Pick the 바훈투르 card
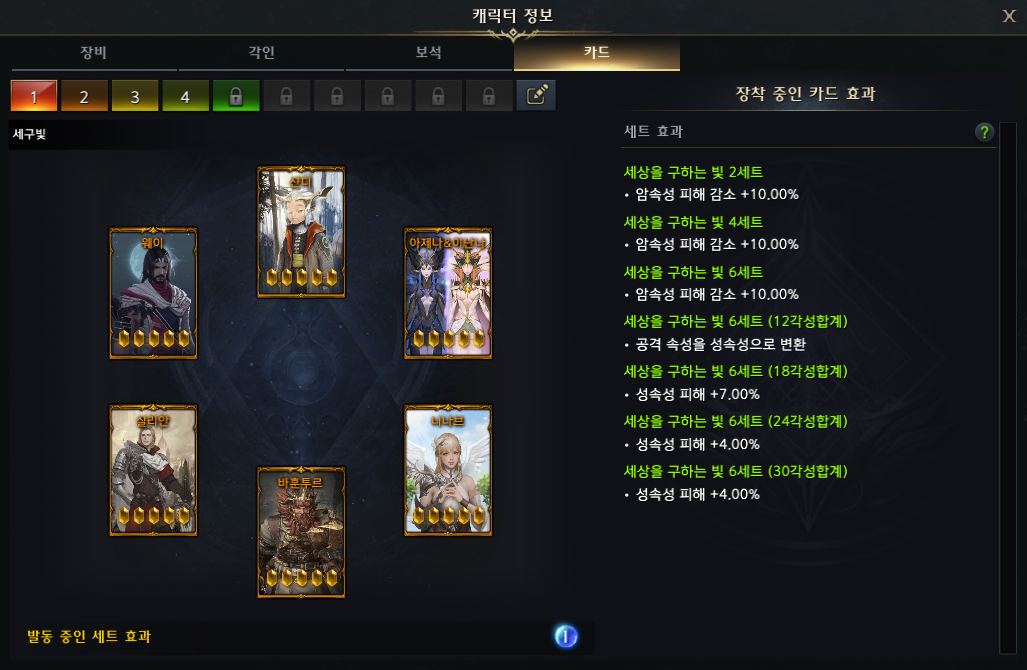This screenshot has width=1027, height=670. pos(301,532)
